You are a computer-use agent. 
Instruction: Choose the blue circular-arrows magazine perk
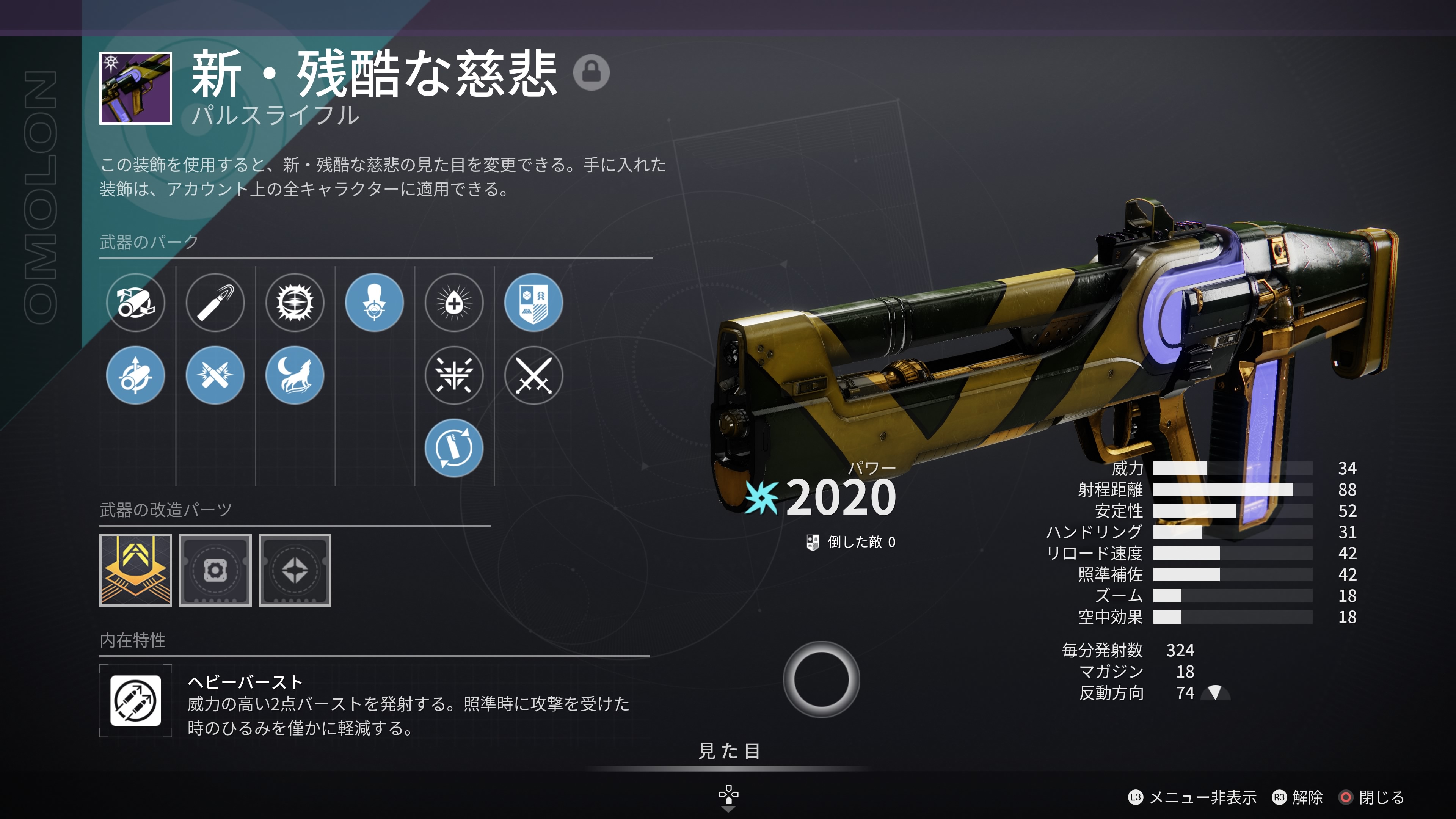pyautogui.click(x=454, y=448)
